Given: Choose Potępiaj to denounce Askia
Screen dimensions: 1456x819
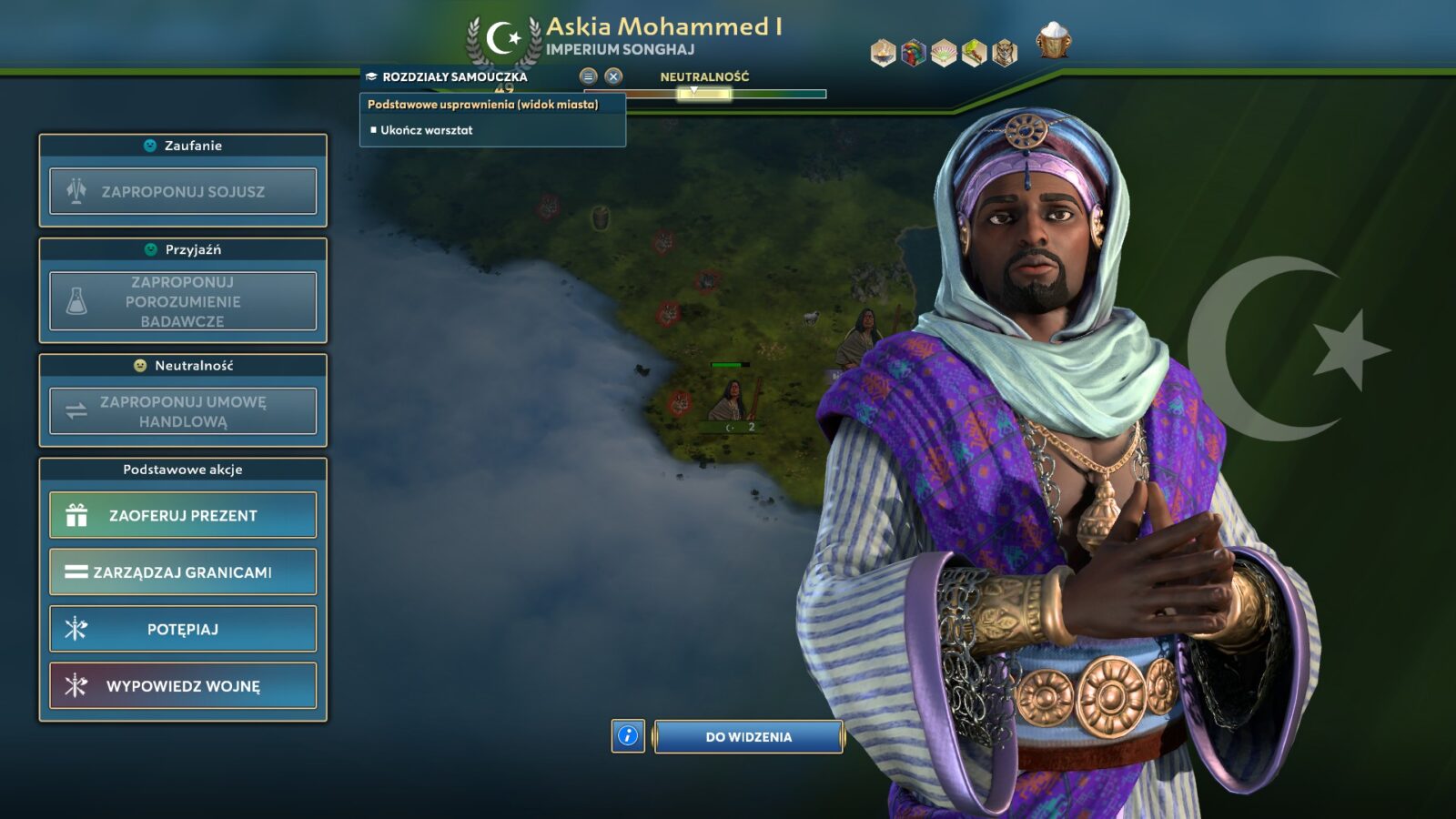Looking at the screenshot, I should [183, 629].
